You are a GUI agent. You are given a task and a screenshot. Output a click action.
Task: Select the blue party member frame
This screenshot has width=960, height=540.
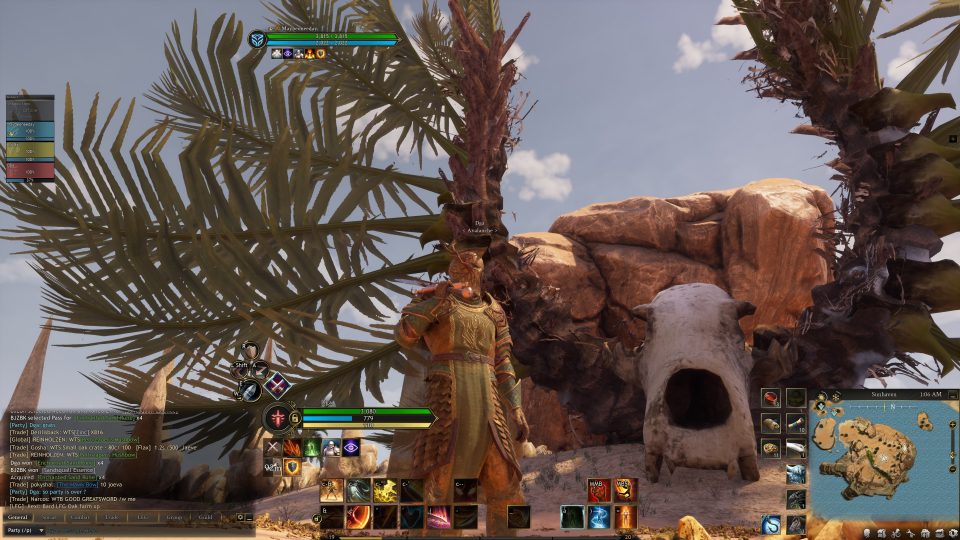click(x=30, y=129)
